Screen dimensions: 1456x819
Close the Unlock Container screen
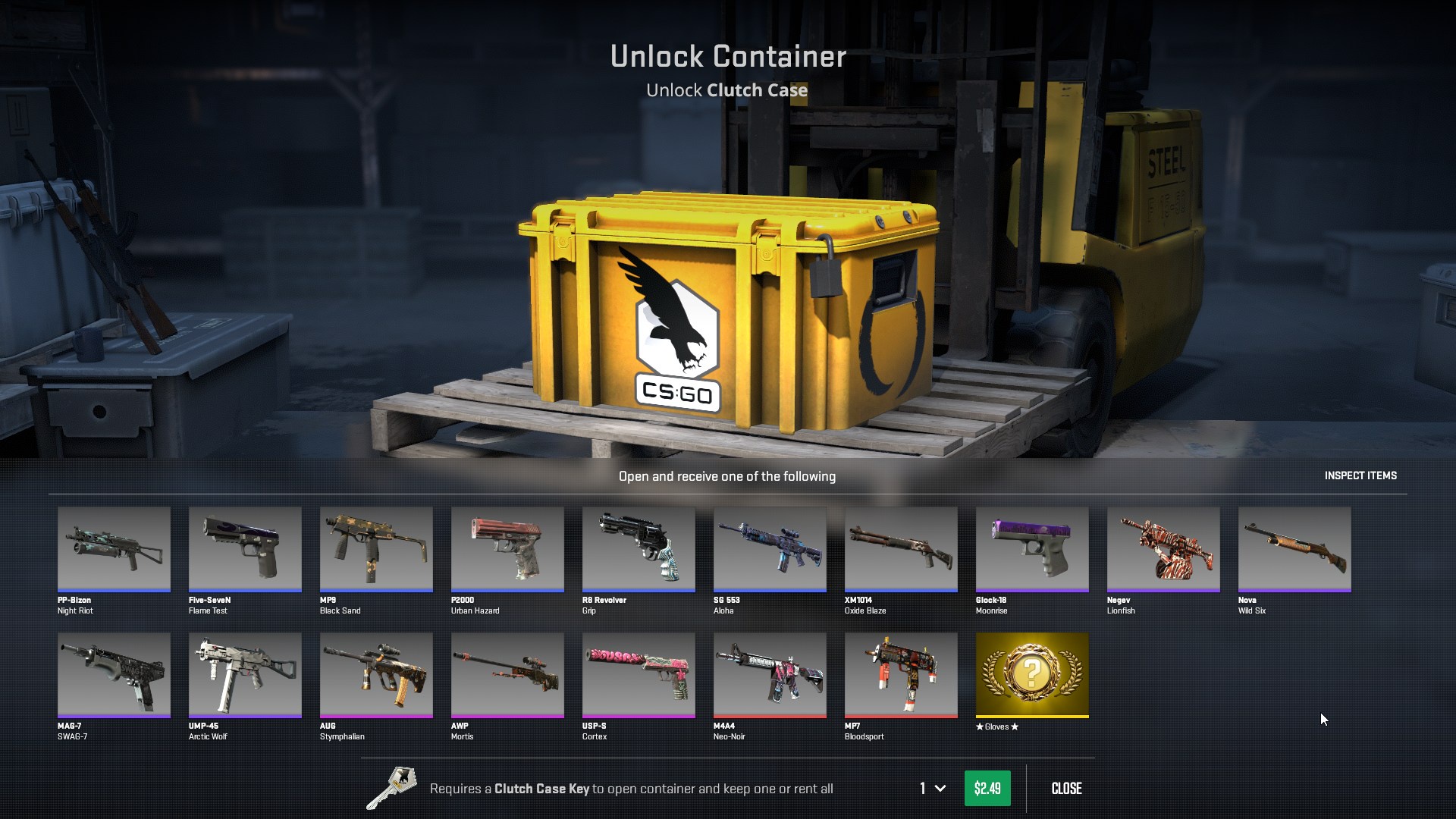click(x=1066, y=788)
